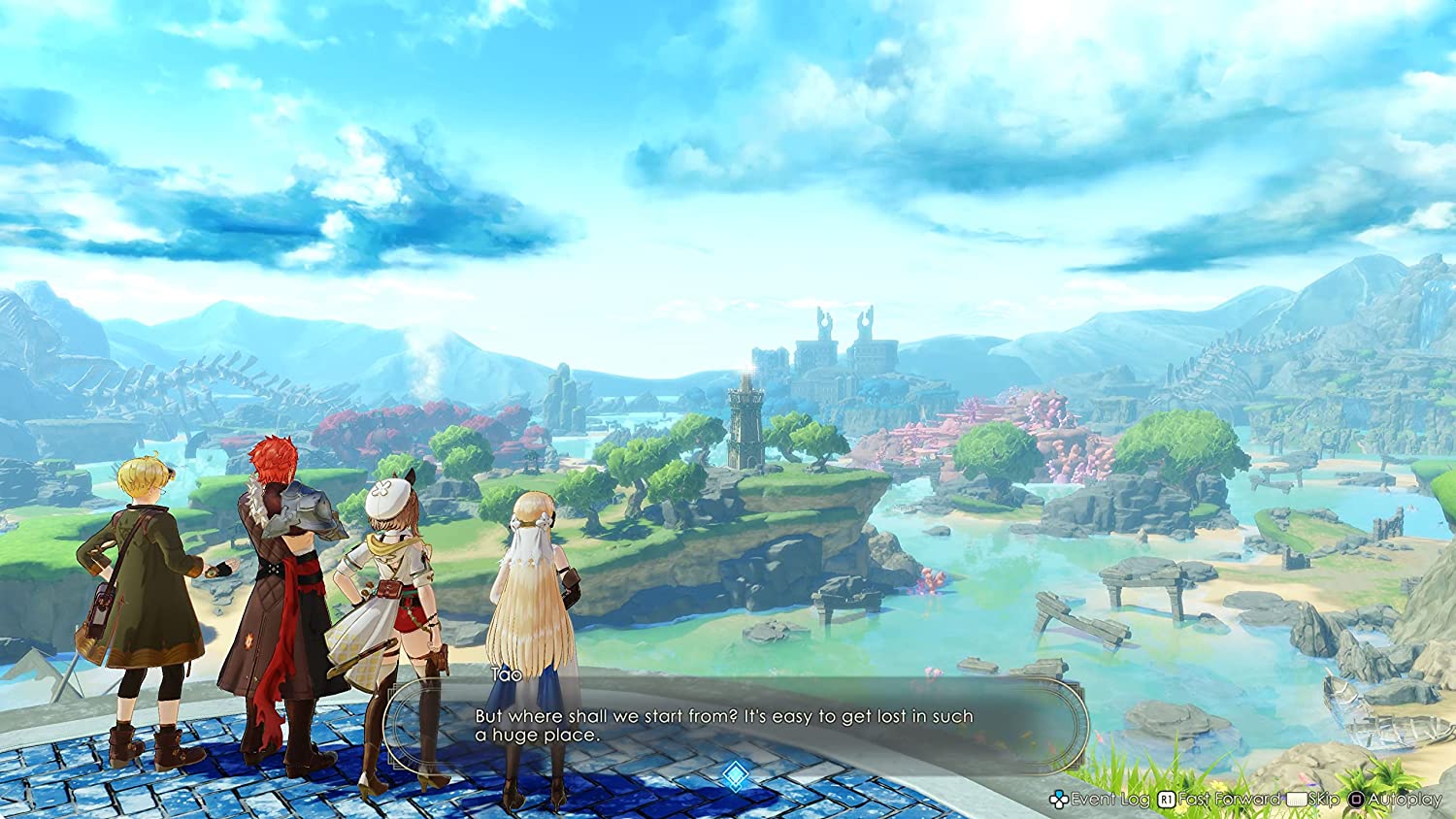Click the d-pad glyph in the bottom-right bar

(x=1059, y=802)
